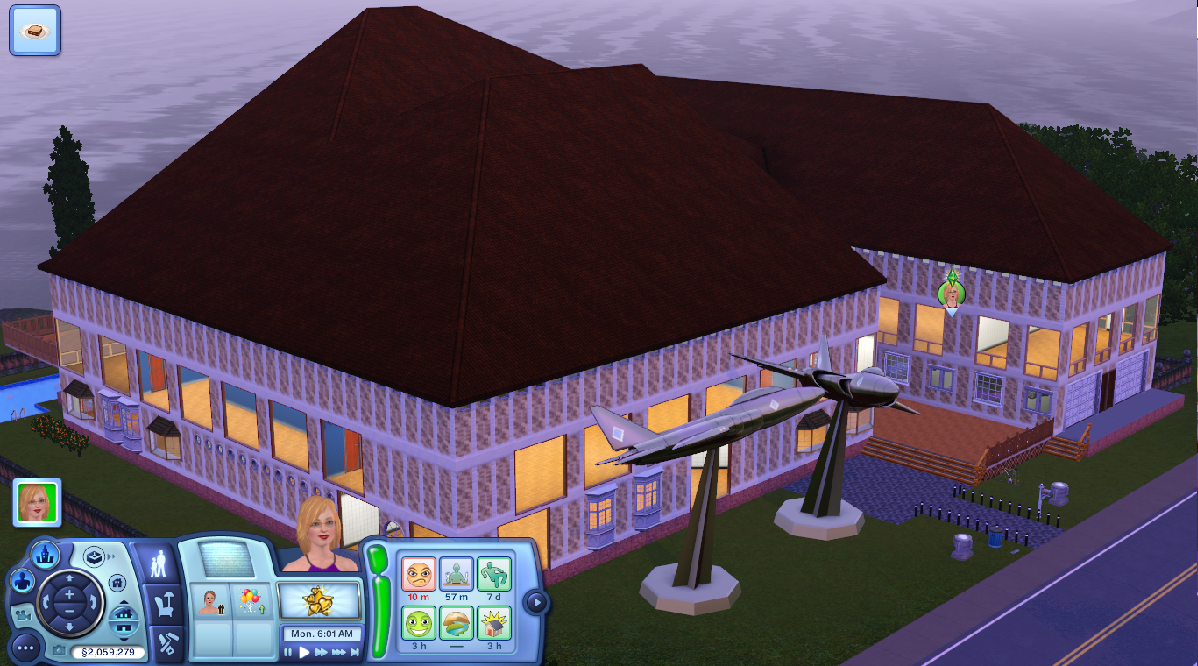Select the blonde Sim's household portrait

(37, 502)
